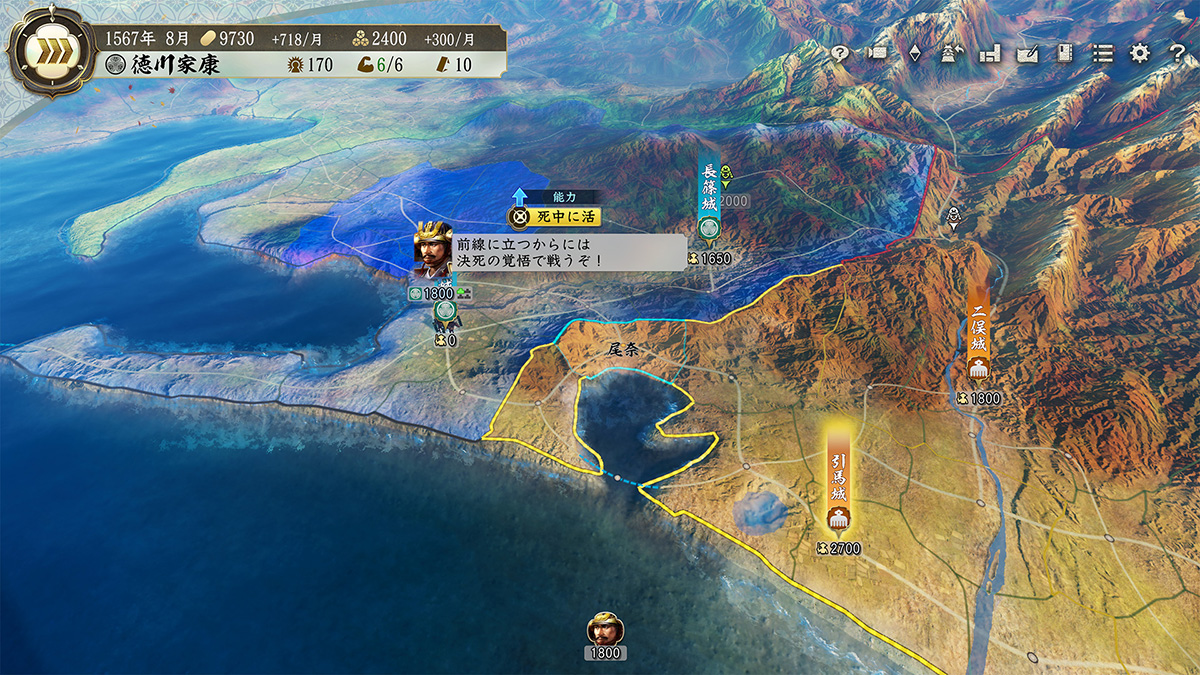Return to home castle icon

click(952, 54)
